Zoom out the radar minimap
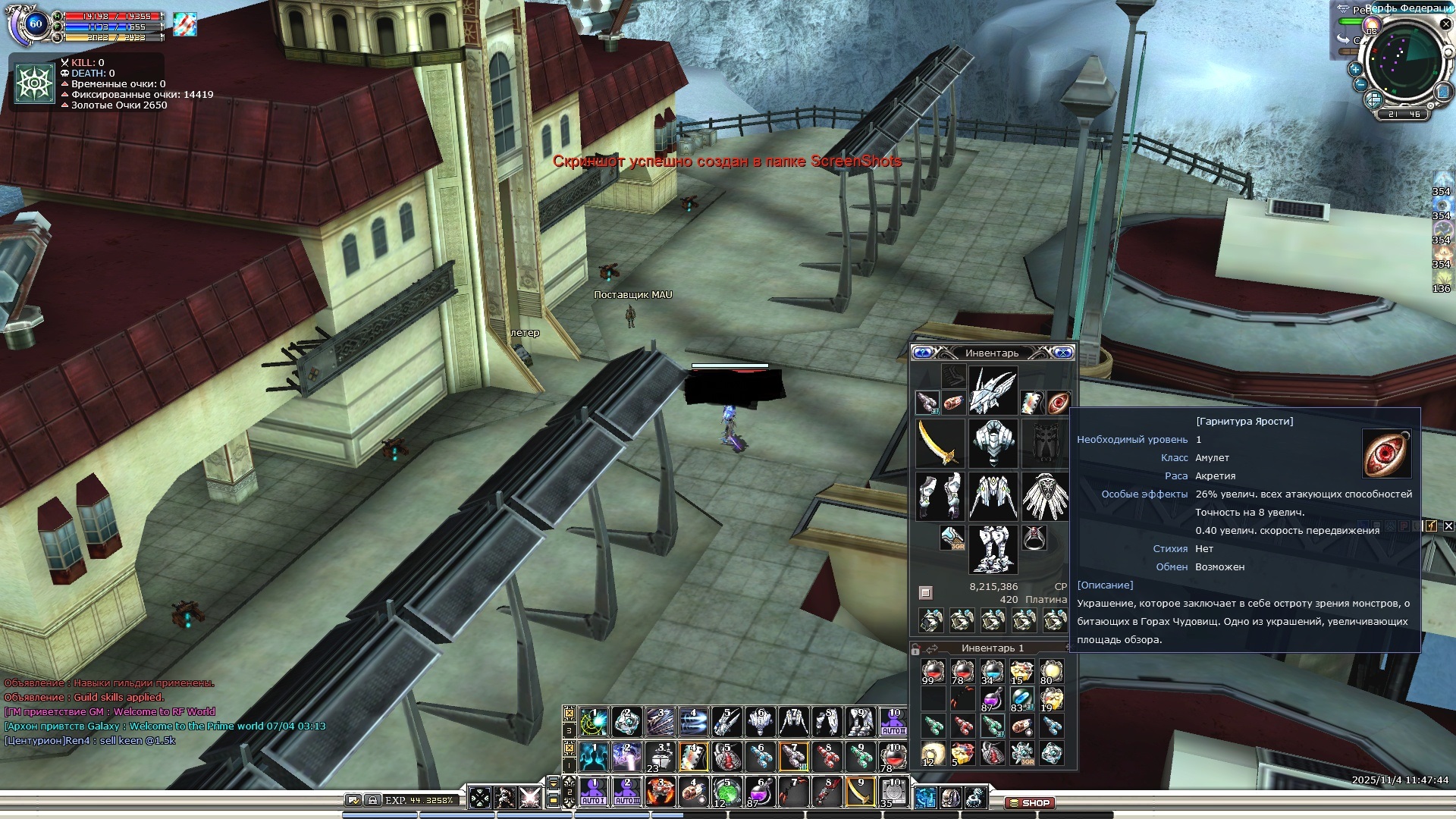This screenshot has width=1456, height=819. point(1360,84)
